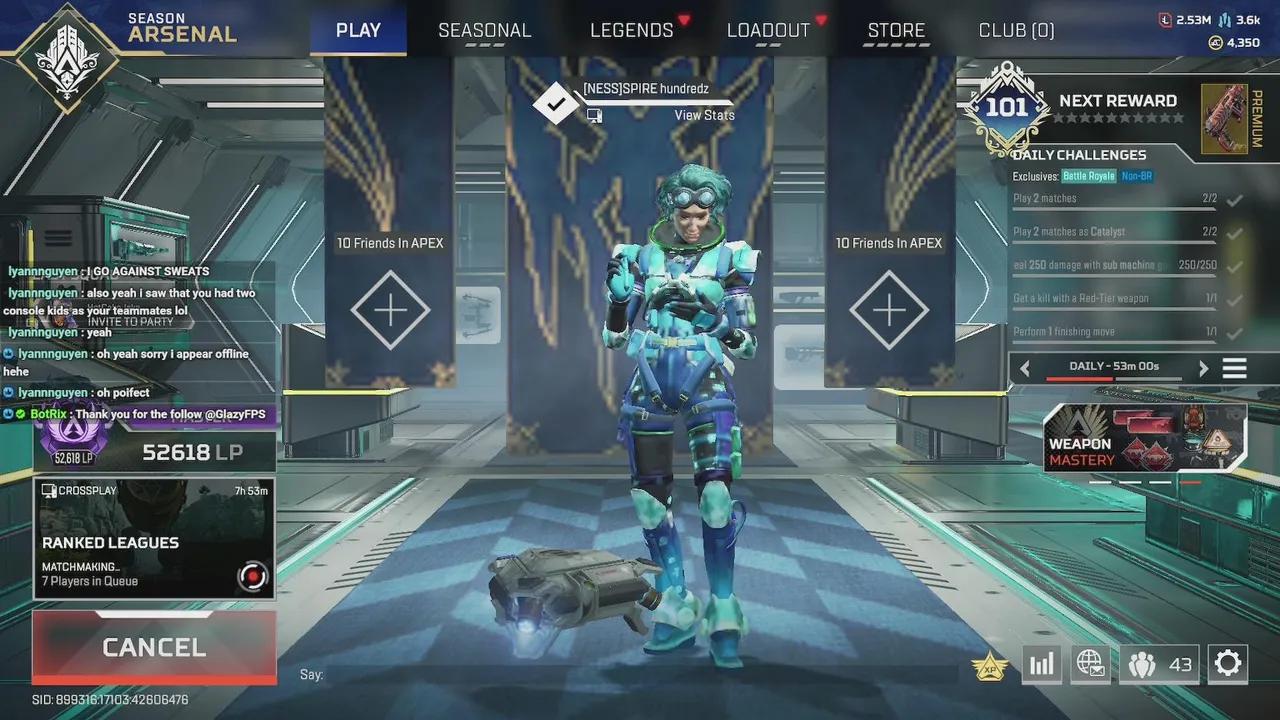This screenshot has width=1280, height=720.
Task: Open the challenges list menu icon
Action: click(1235, 368)
